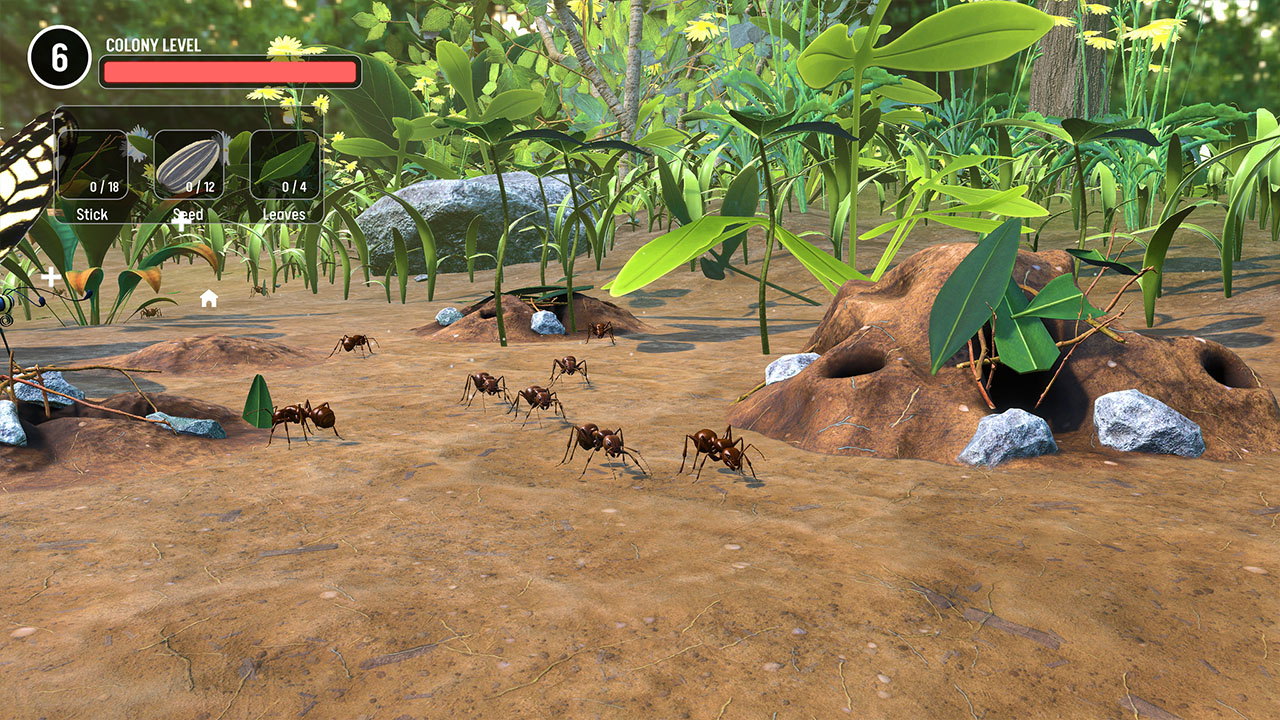Image resolution: width=1280 pixels, height=720 pixels.
Task: Select the Leaves resource icon
Action: coord(283,163)
